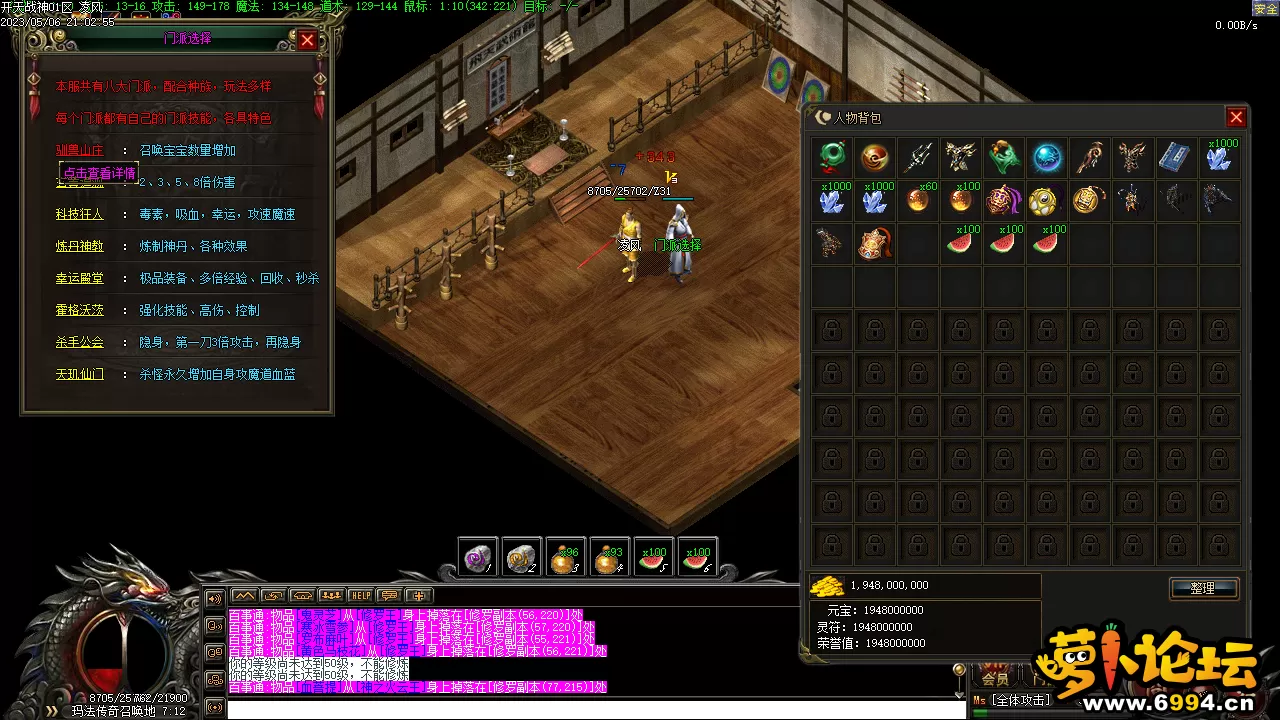Viewport: 1280px width, 720px height.
Task: Select the silver trident weapon in the bag
Action: click(918, 157)
